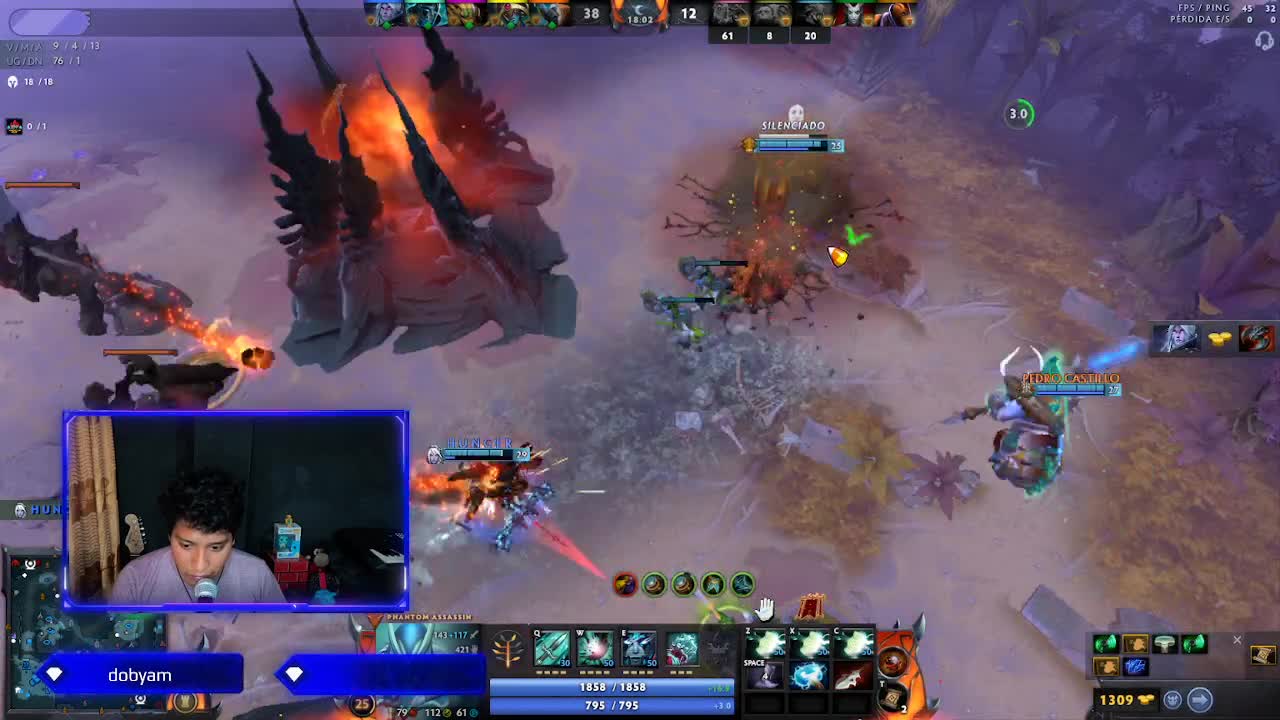Screen dimensions: 1280x720
Task: Open the talent tree
Action: click(x=508, y=651)
